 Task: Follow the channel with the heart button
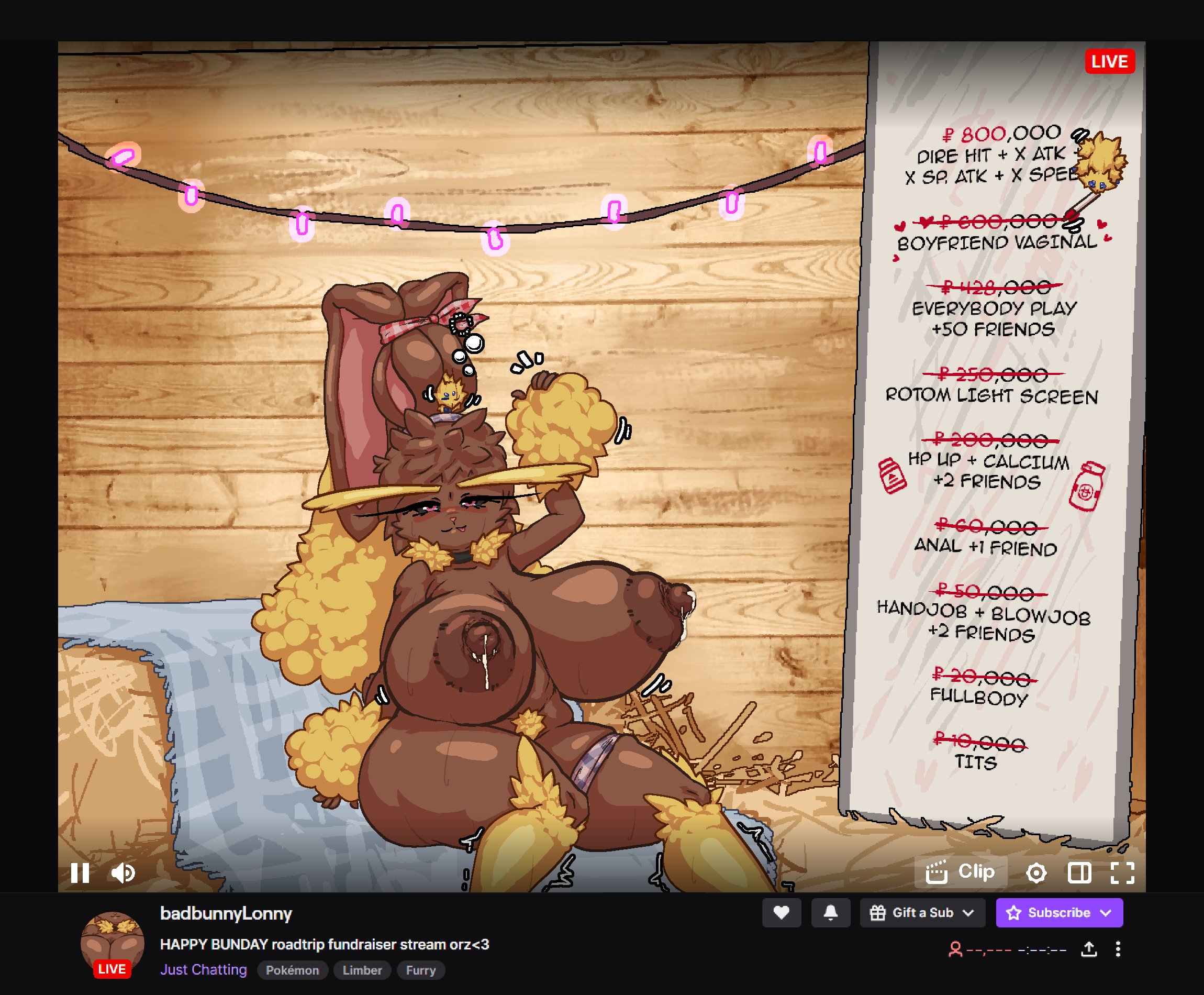781,912
